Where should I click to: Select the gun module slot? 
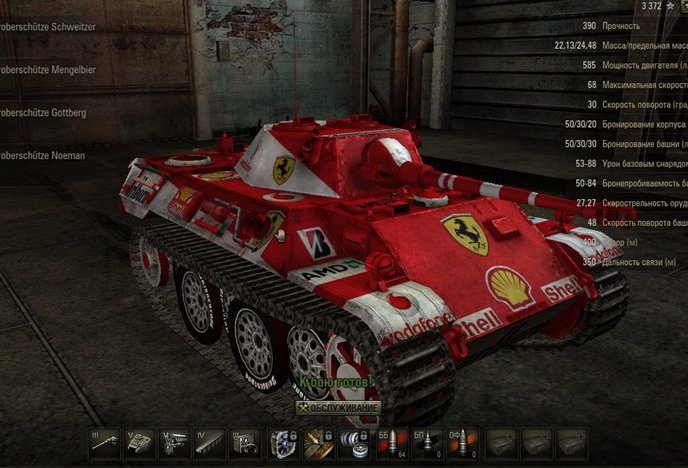(x=102, y=443)
